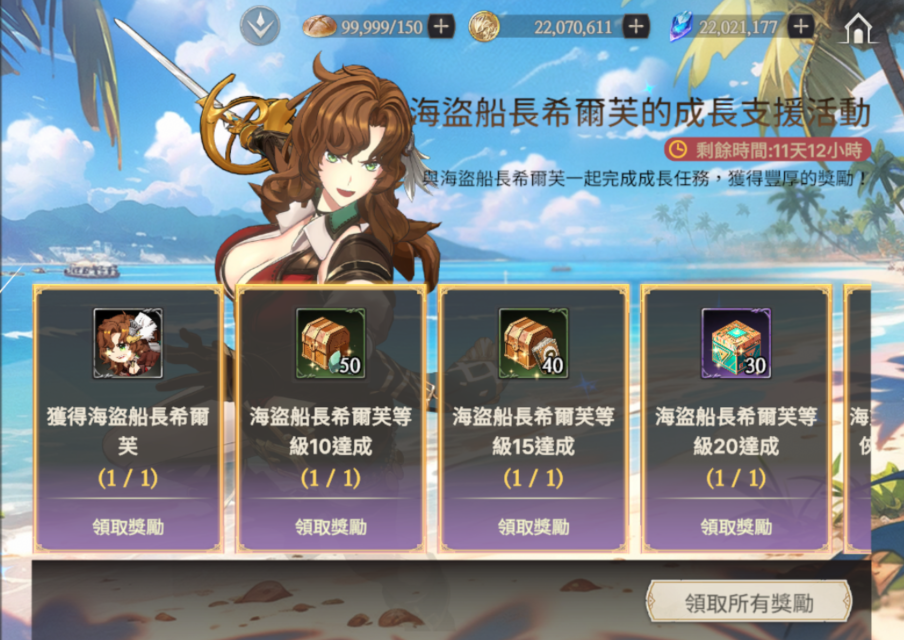Return to lobby with the home icon

[859, 29]
